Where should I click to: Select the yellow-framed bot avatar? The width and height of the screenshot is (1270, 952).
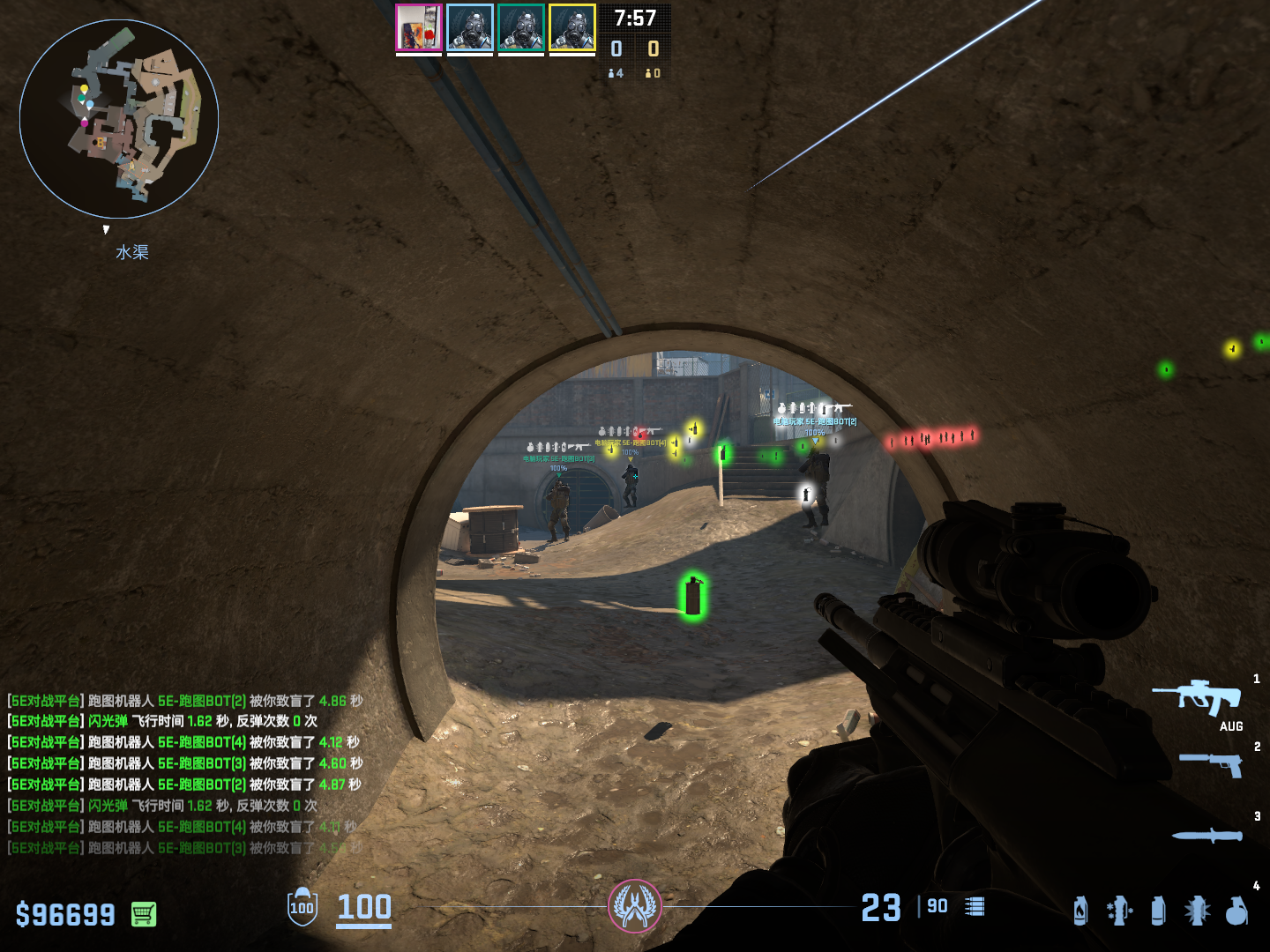[x=571, y=28]
